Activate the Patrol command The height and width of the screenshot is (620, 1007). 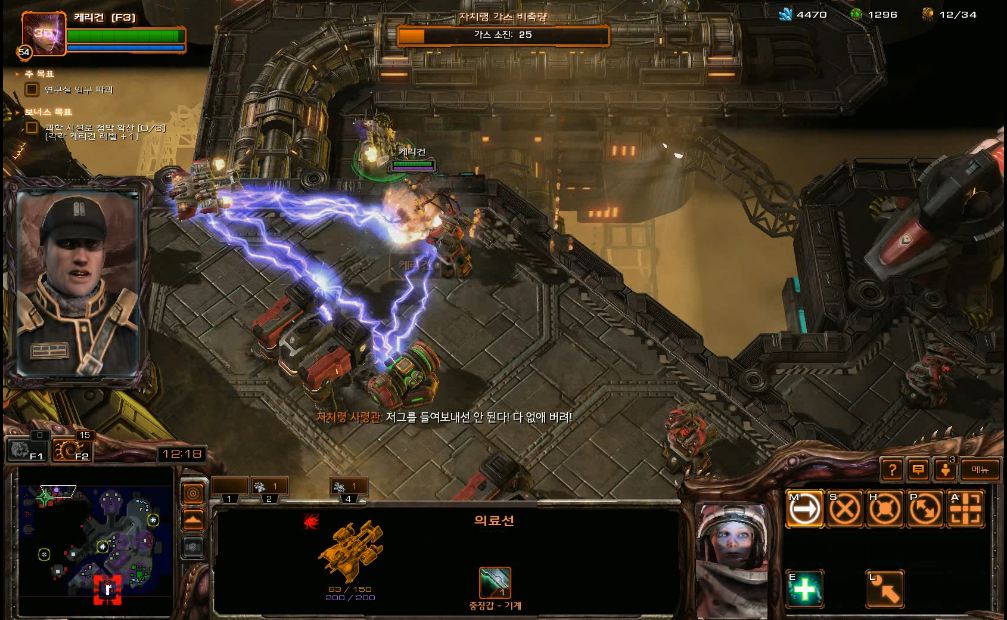925,509
